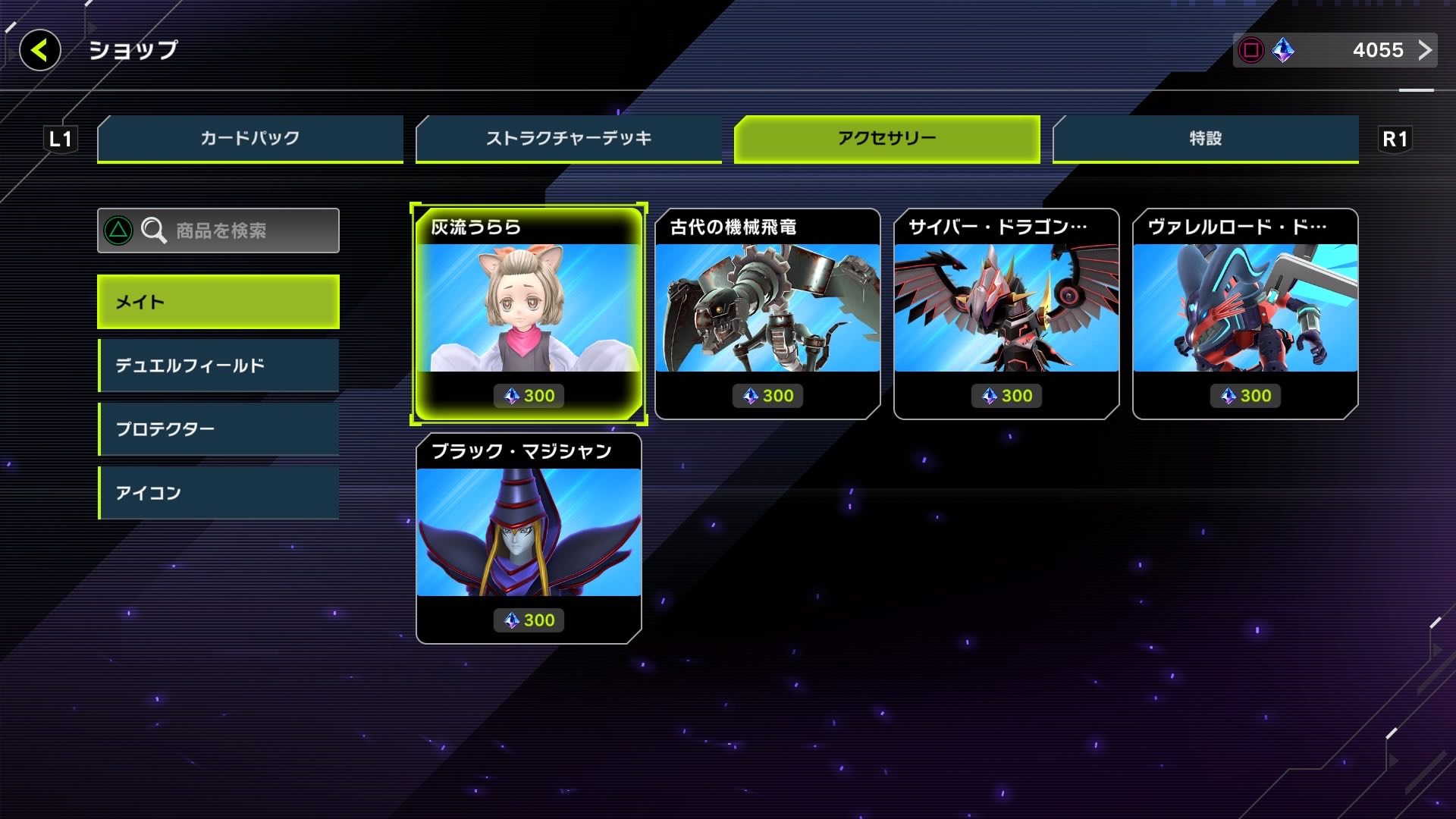This screenshot has height=819, width=1456.
Task: Switch to the カードパック tab
Action: pos(250,139)
